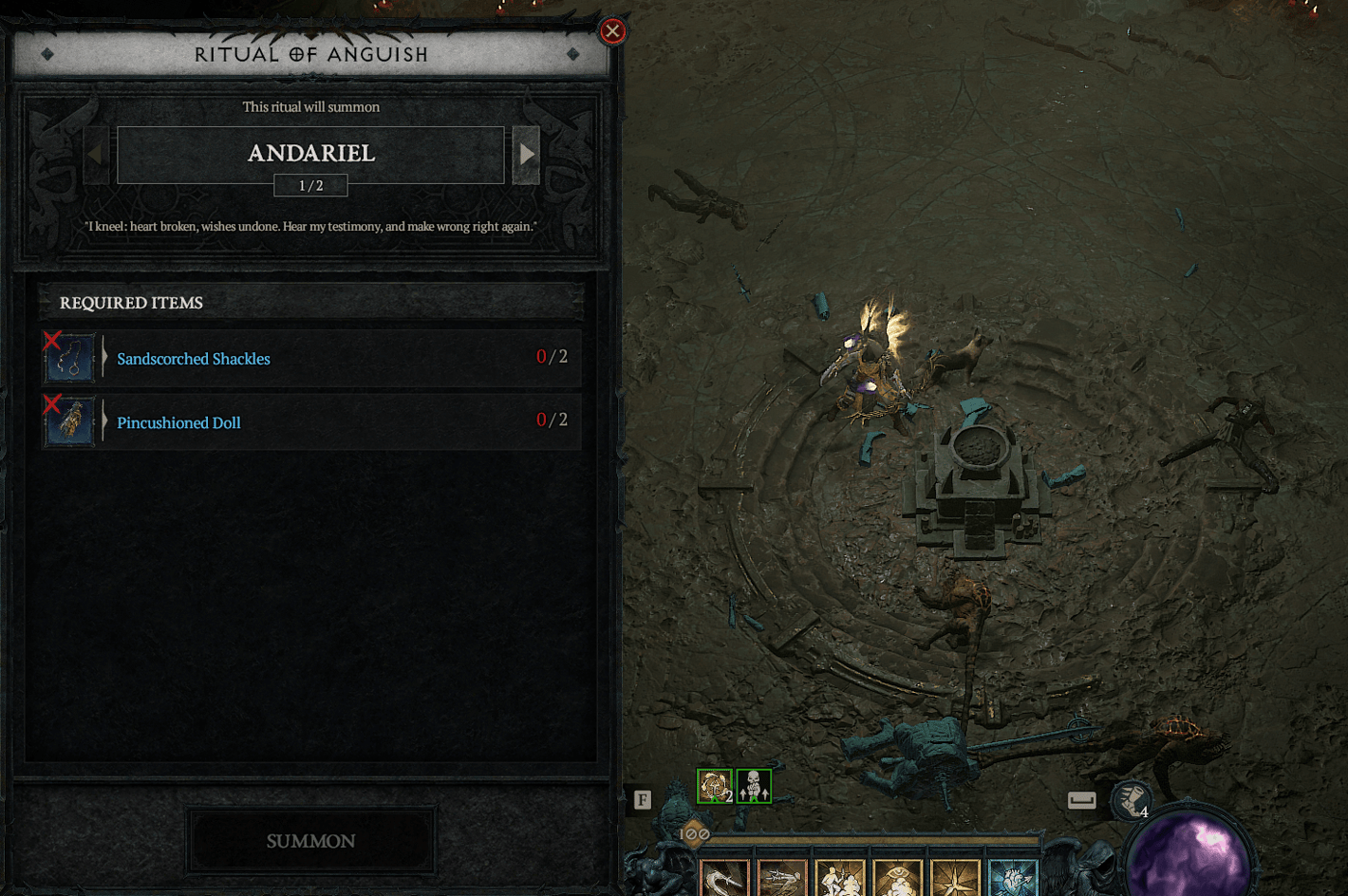
Task: Click the gold coin counter showing 100
Action: point(693,834)
